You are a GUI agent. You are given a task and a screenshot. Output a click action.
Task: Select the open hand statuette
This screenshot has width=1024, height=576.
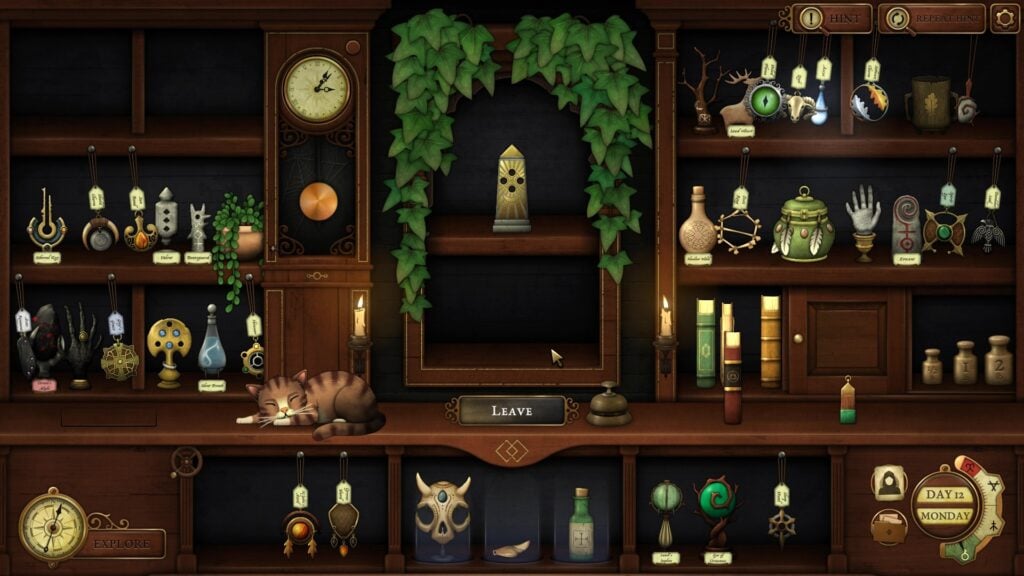(x=862, y=222)
